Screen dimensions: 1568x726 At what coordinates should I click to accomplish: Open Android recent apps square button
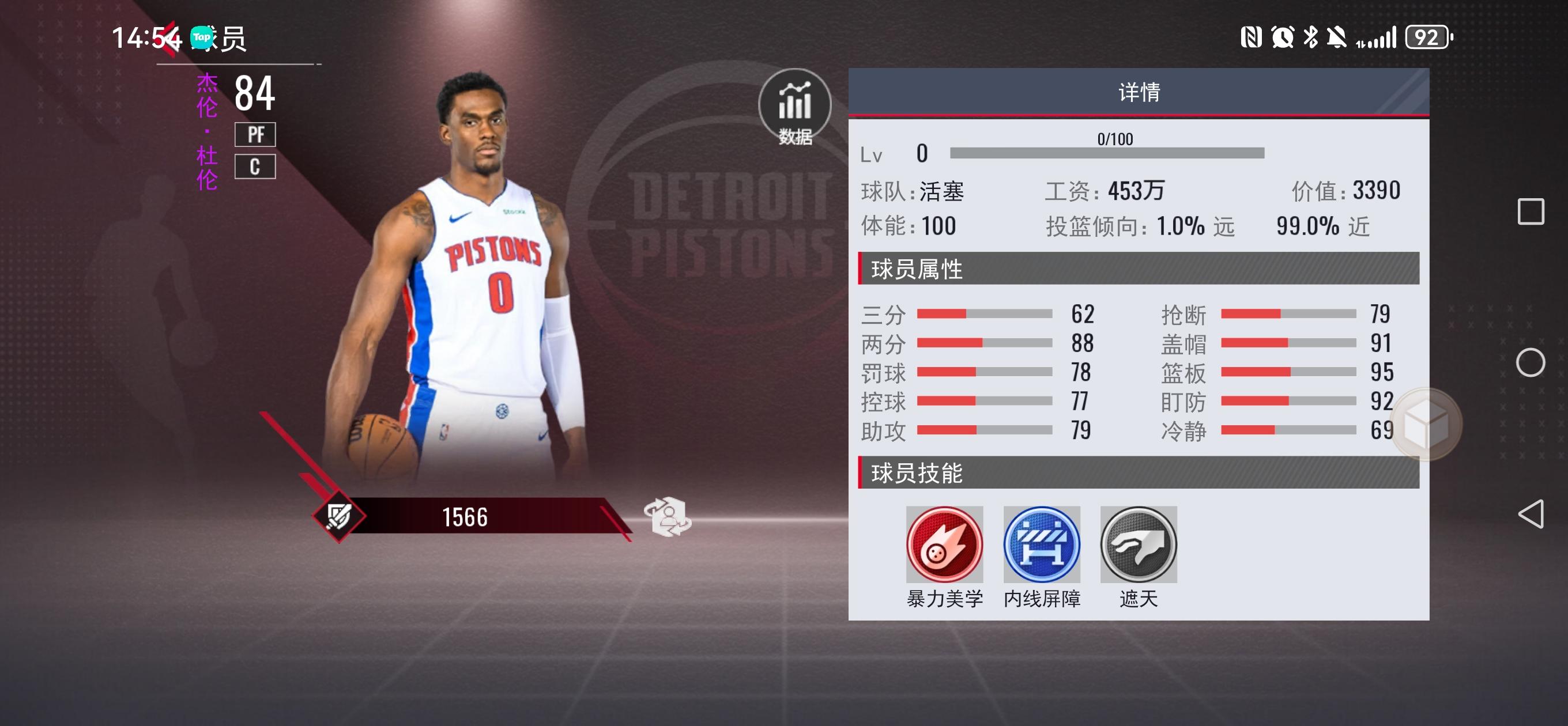1531,212
